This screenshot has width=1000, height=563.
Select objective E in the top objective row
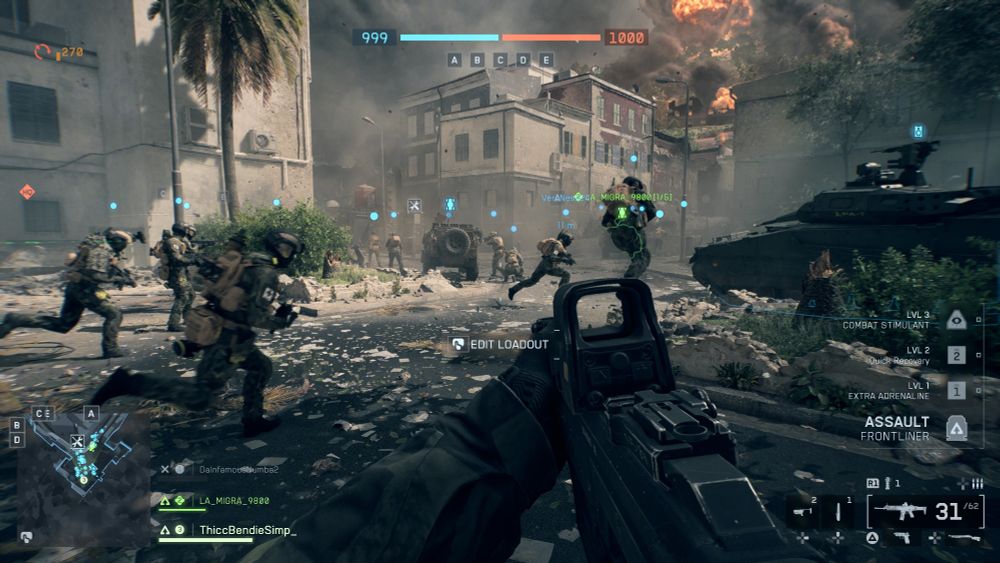546,60
